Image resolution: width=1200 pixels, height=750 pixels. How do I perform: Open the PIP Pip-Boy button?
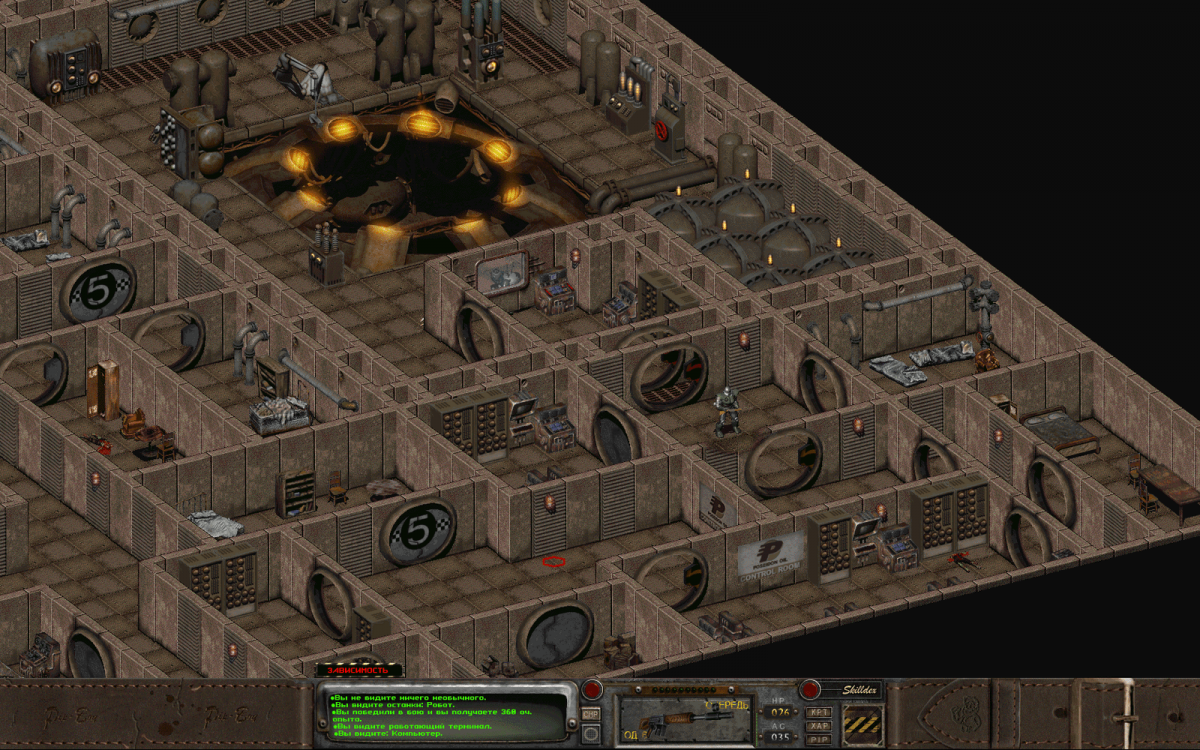818,740
